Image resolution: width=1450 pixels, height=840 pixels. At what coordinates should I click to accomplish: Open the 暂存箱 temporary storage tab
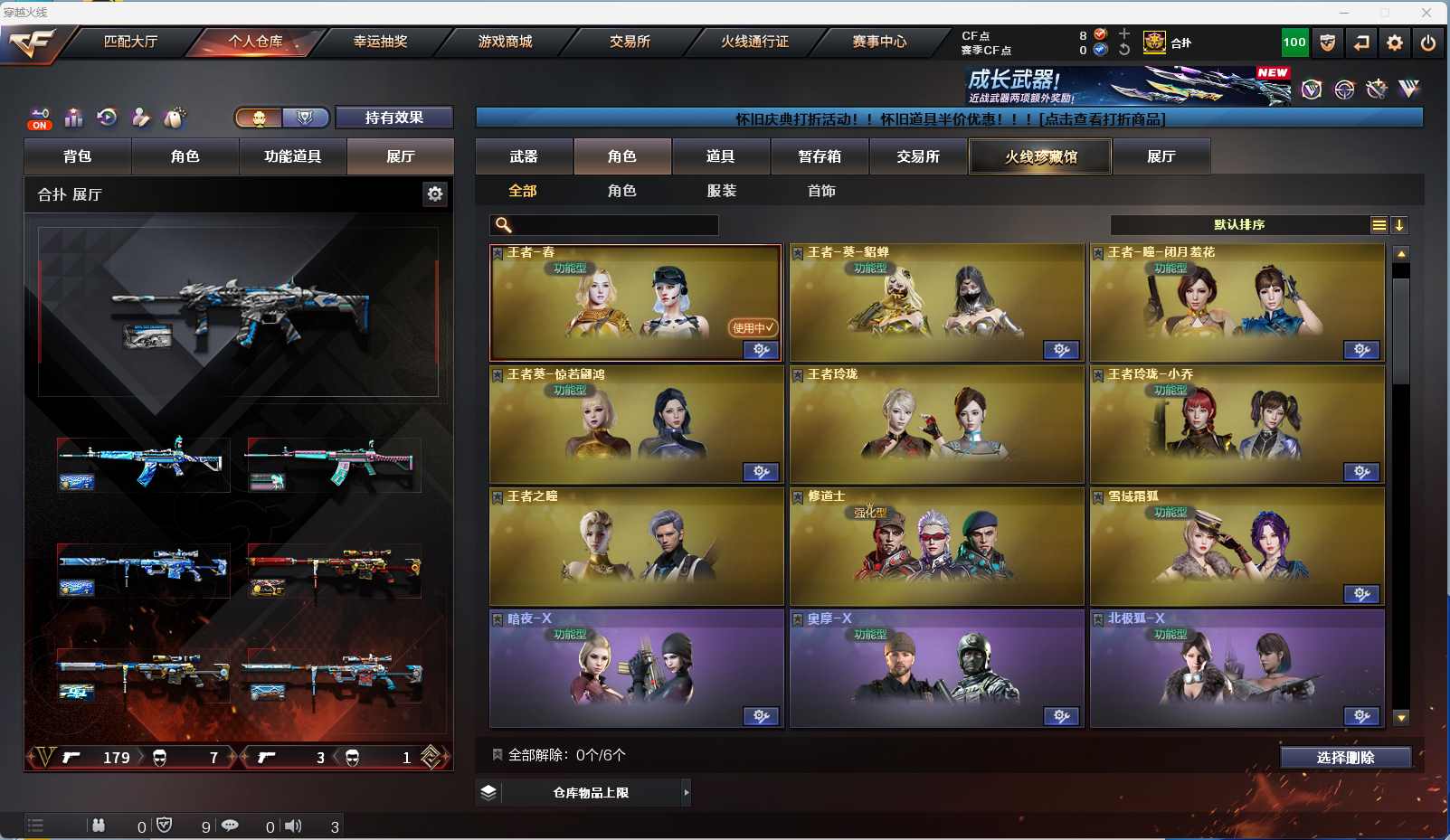pyautogui.click(x=820, y=156)
